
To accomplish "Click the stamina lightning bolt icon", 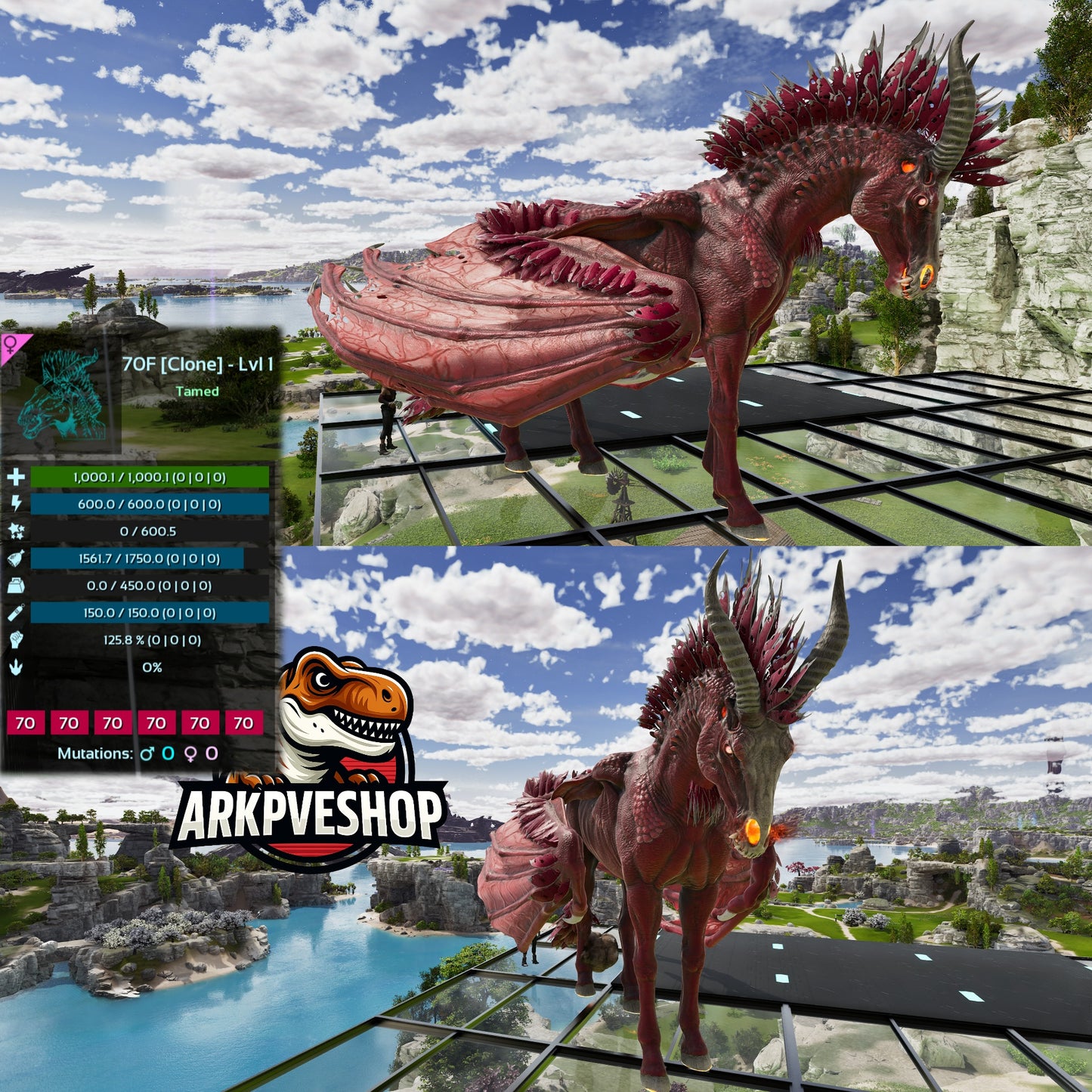I will point(16,504).
